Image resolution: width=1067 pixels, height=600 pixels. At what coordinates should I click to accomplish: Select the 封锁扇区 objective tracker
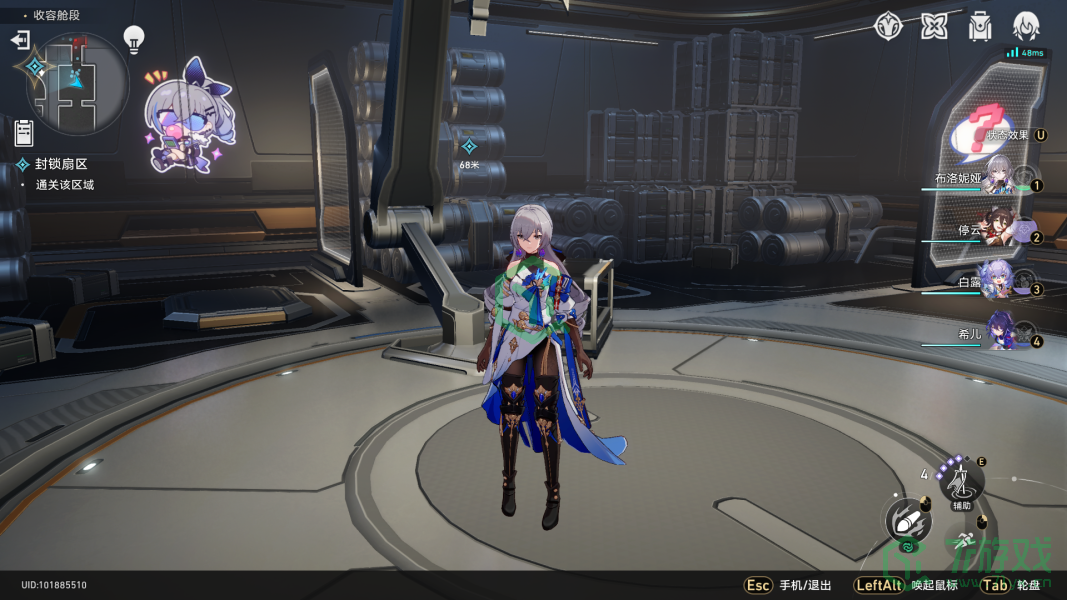tap(61, 164)
